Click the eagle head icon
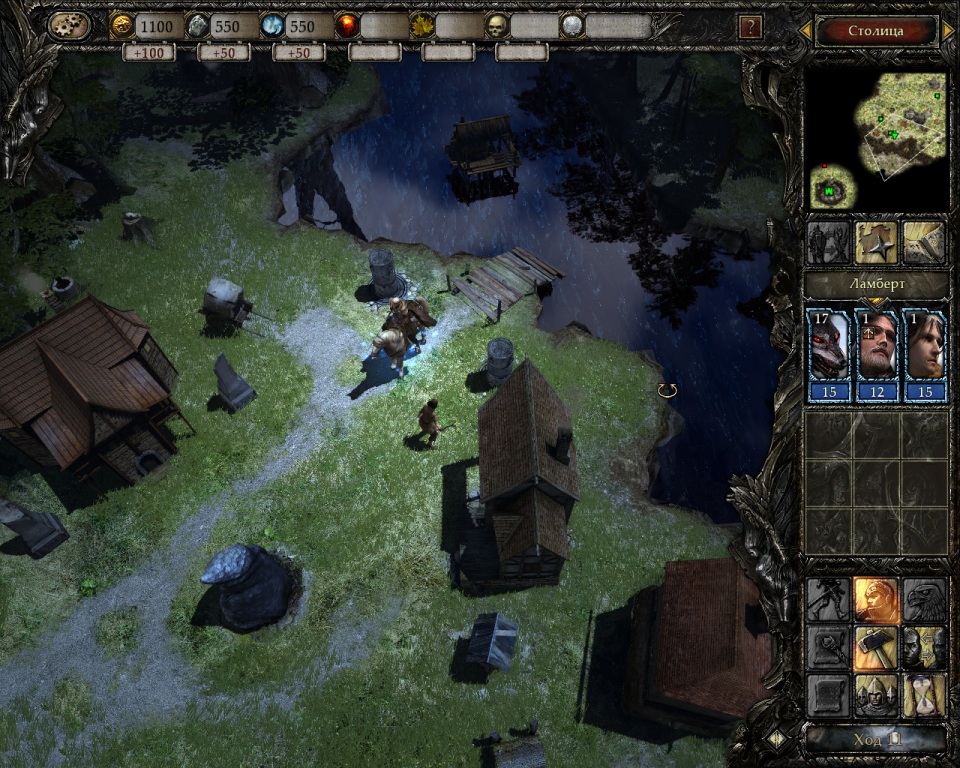The height and width of the screenshot is (768, 960). click(x=925, y=599)
